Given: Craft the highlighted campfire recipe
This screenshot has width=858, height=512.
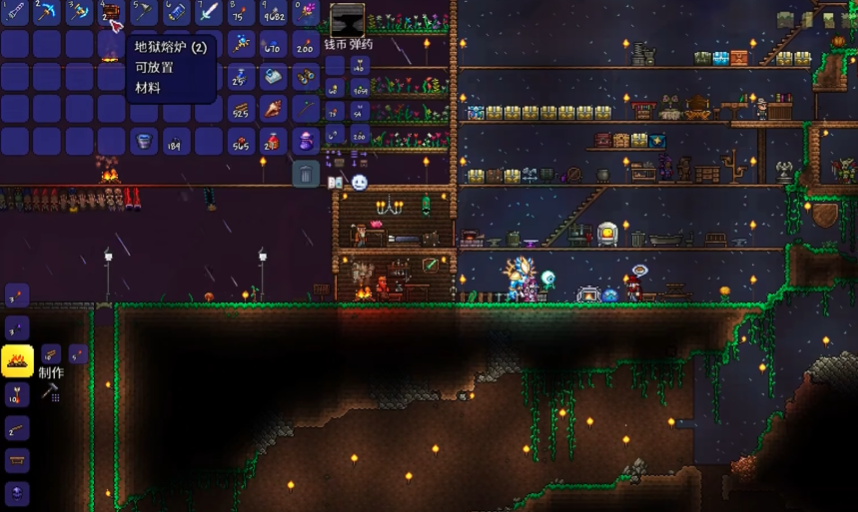Looking at the screenshot, I should (x=17, y=360).
